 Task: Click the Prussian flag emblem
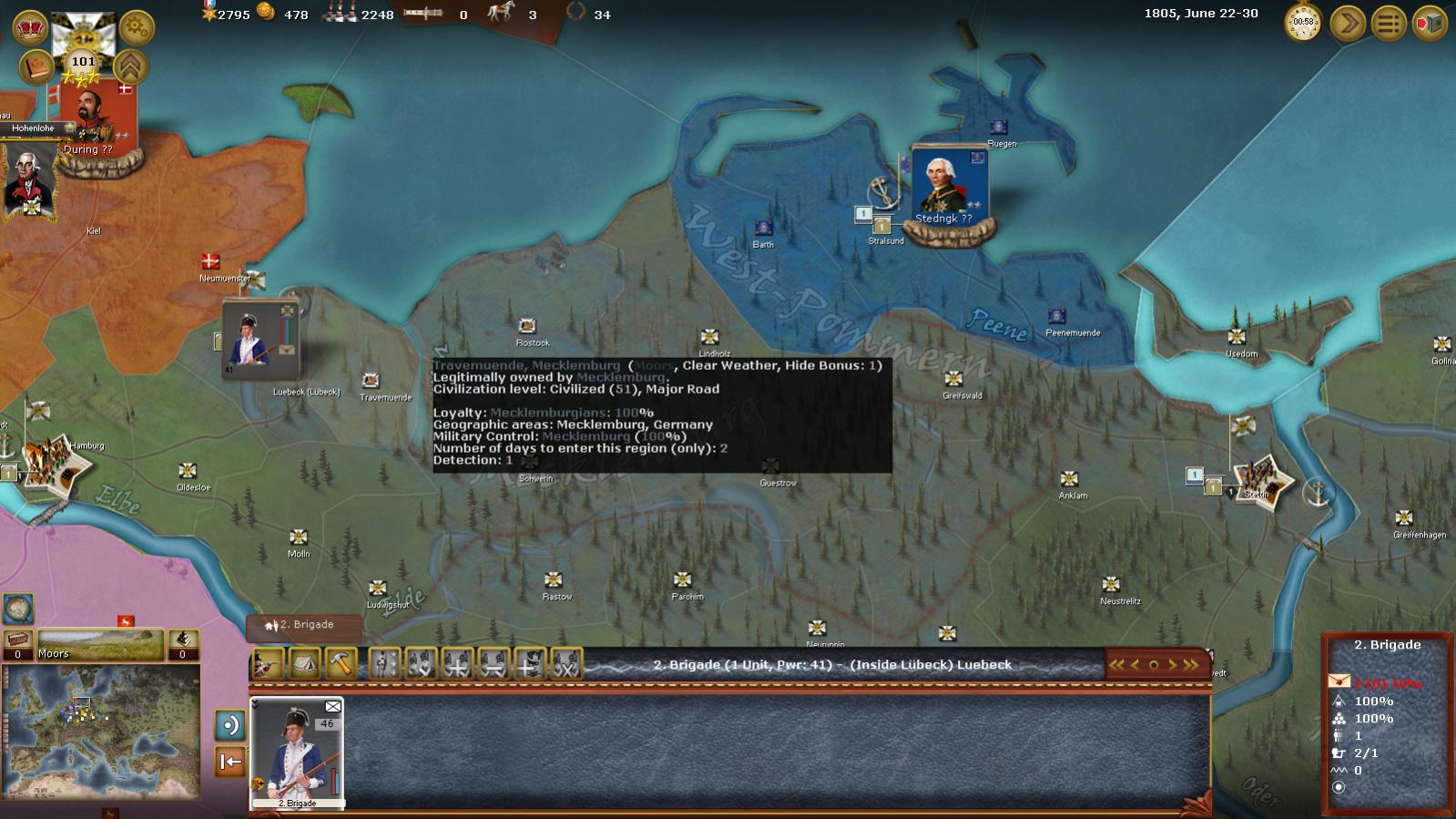83,35
